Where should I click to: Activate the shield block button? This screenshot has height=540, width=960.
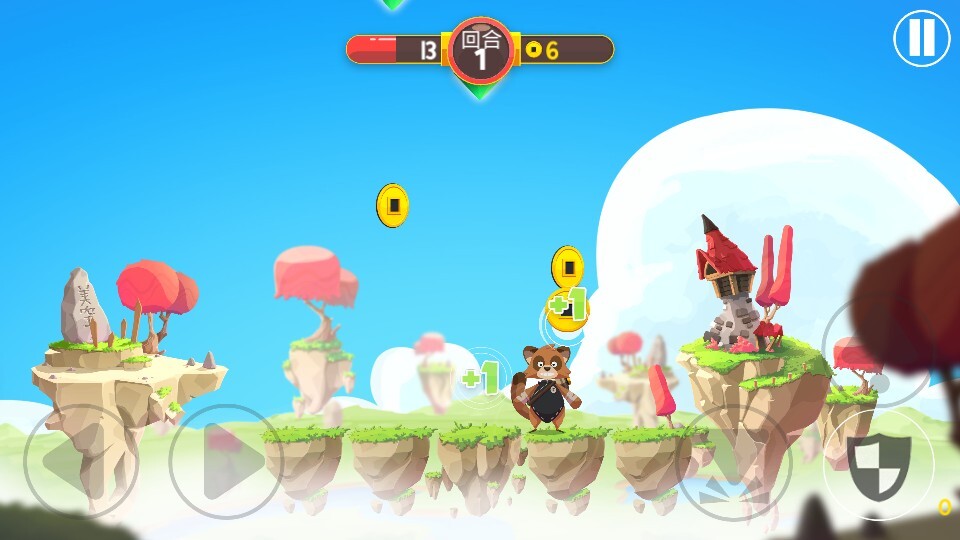(879, 464)
